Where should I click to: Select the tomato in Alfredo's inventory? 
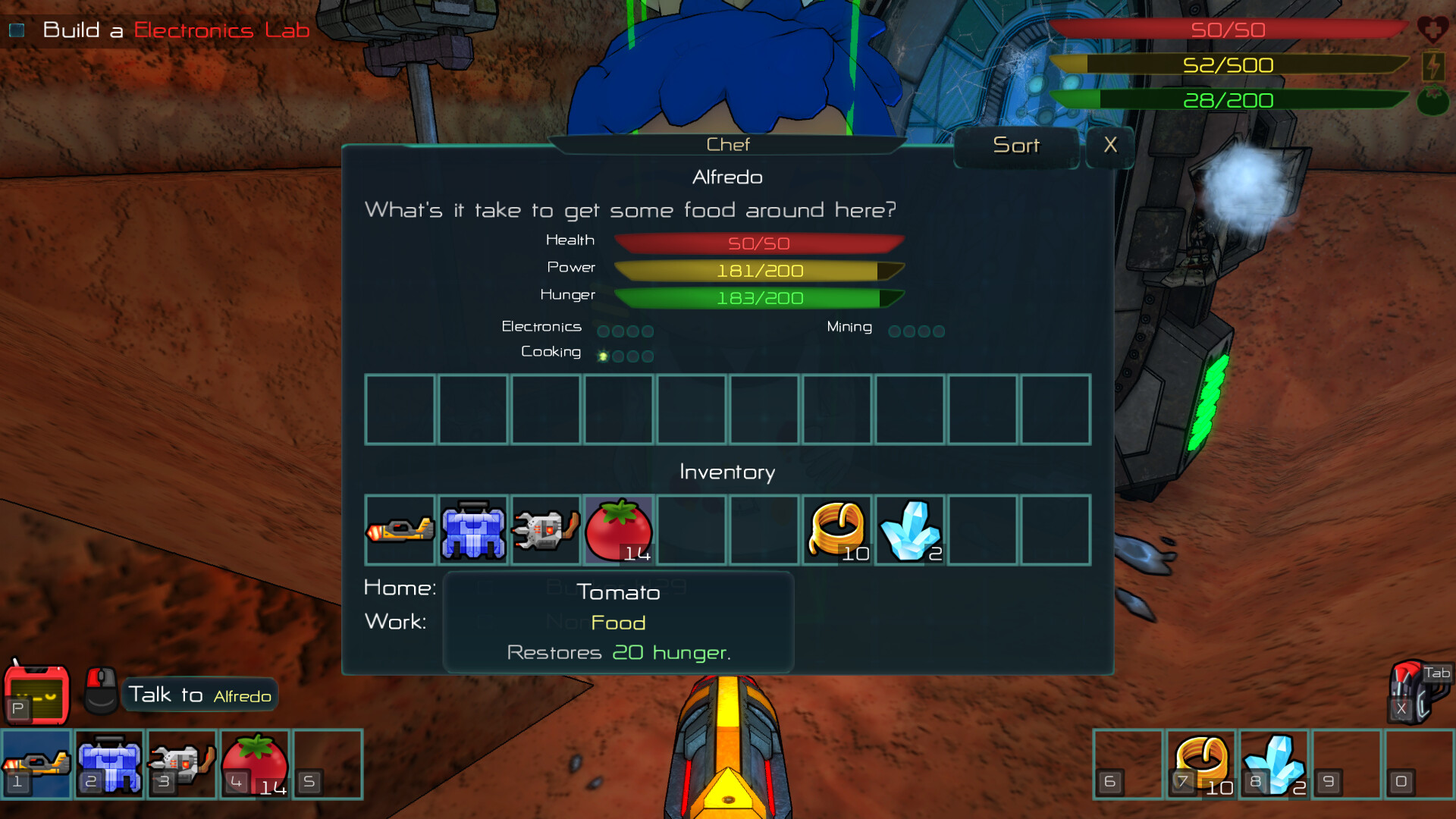pos(618,529)
